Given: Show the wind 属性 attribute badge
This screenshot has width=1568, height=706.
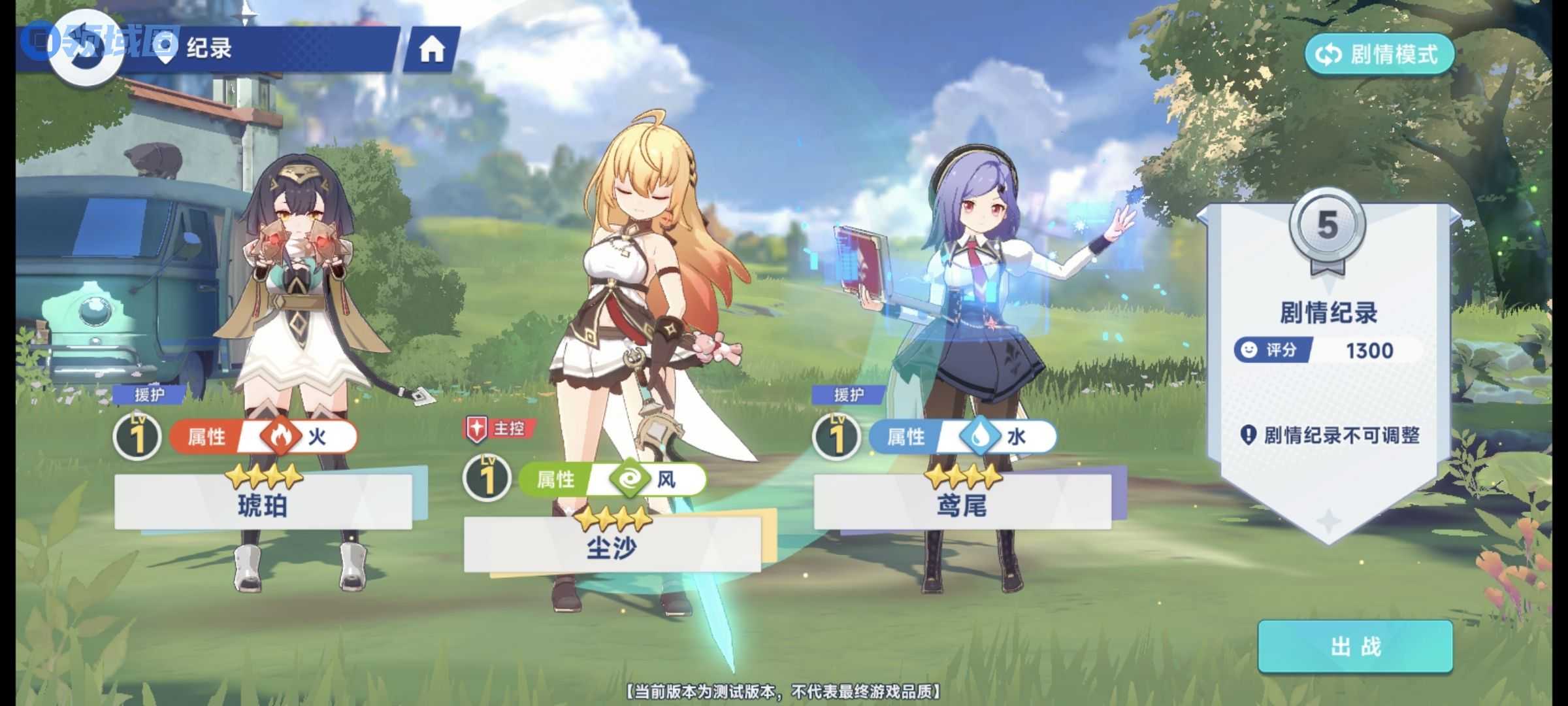Looking at the screenshot, I should pos(613,480).
